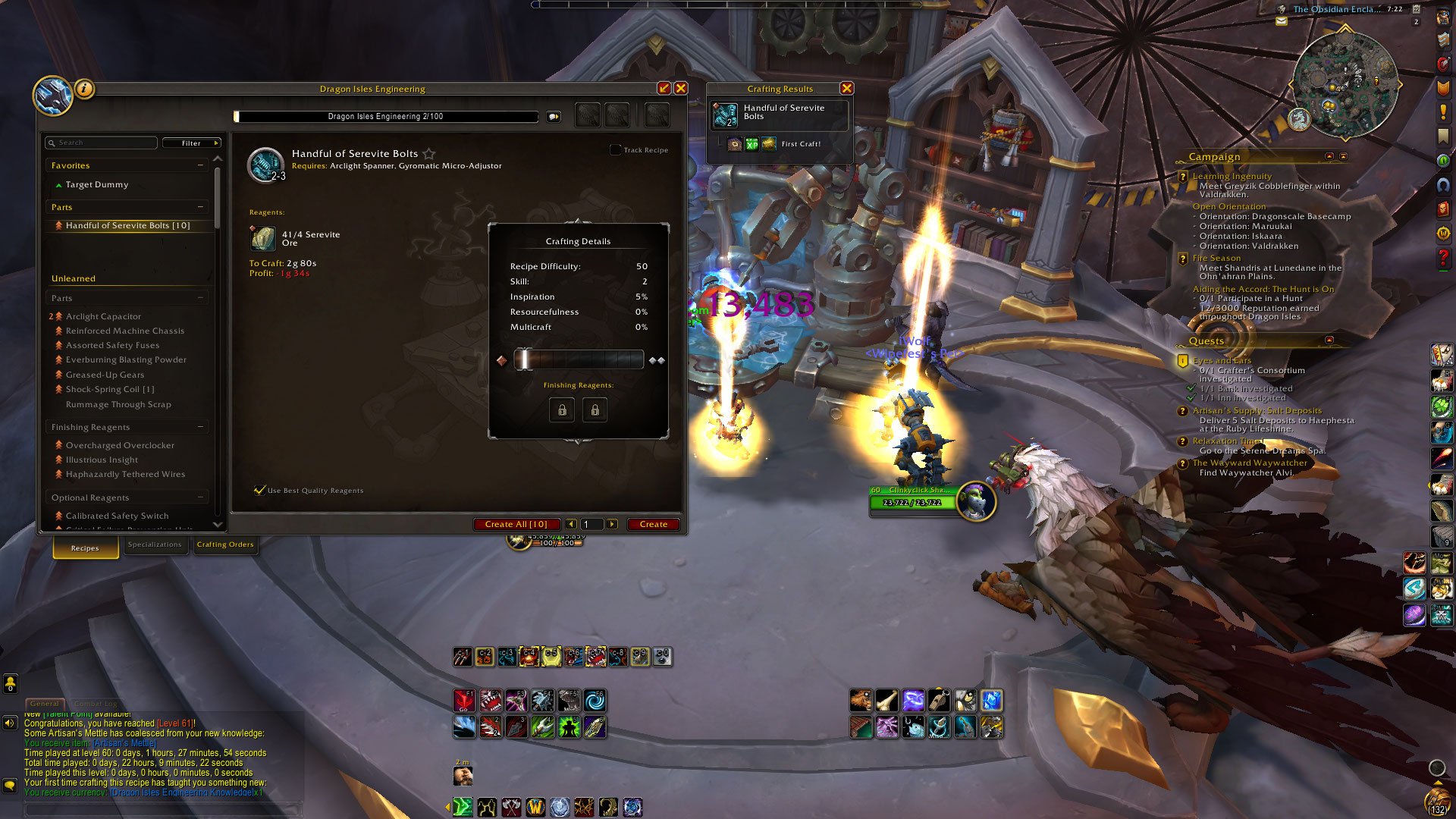Click the Create button

(653, 524)
